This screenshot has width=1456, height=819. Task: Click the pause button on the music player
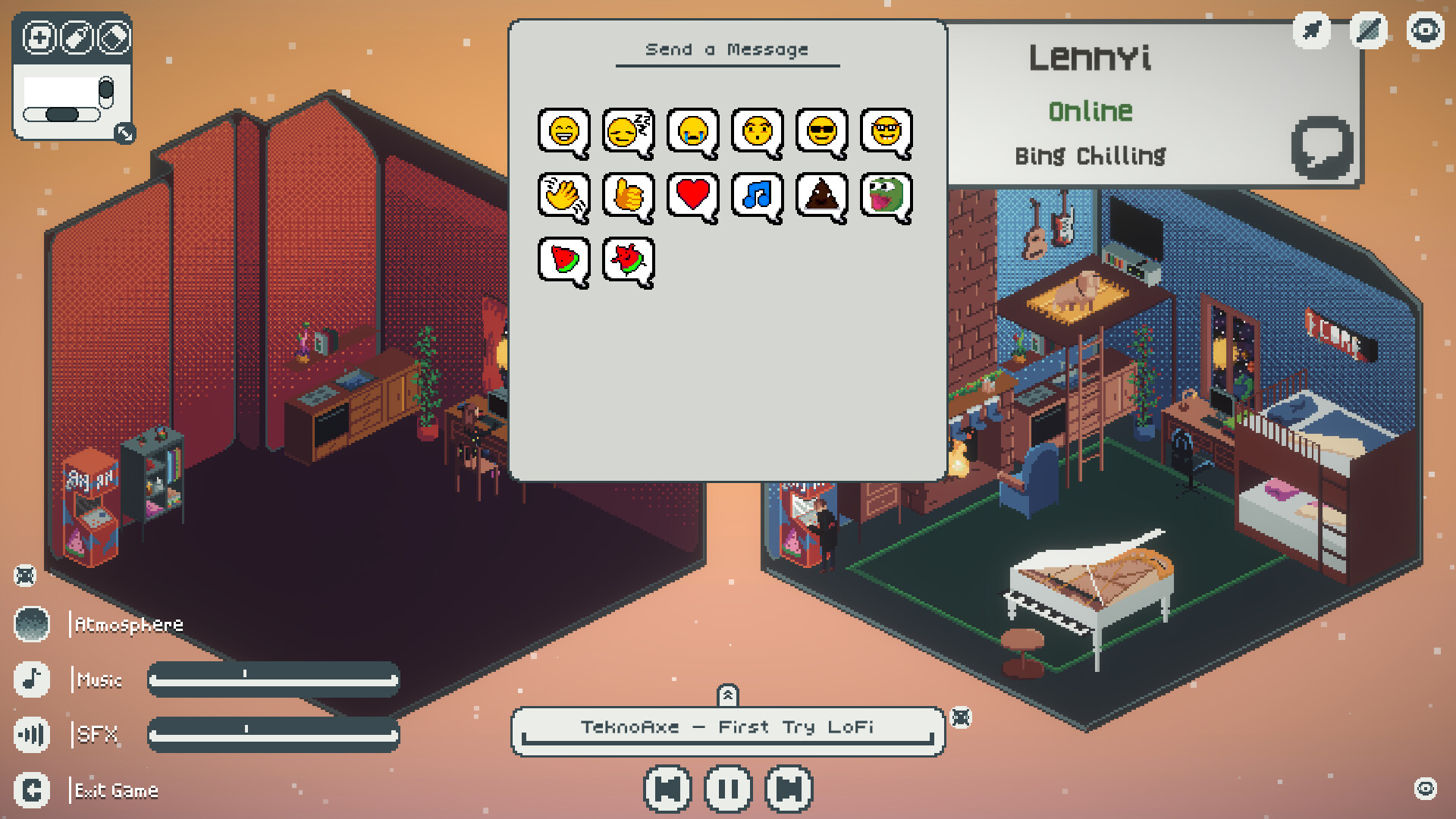click(727, 789)
